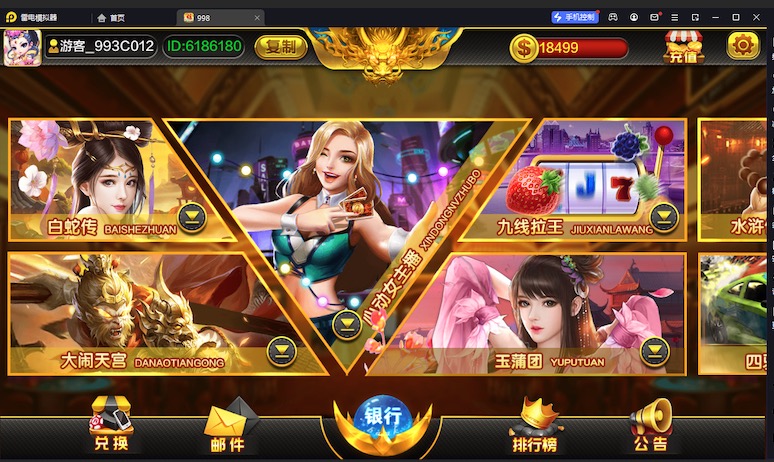Click the download arrow on 大闹天宫
The image size is (774, 462).
pyautogui.click(x=282, y=350)
